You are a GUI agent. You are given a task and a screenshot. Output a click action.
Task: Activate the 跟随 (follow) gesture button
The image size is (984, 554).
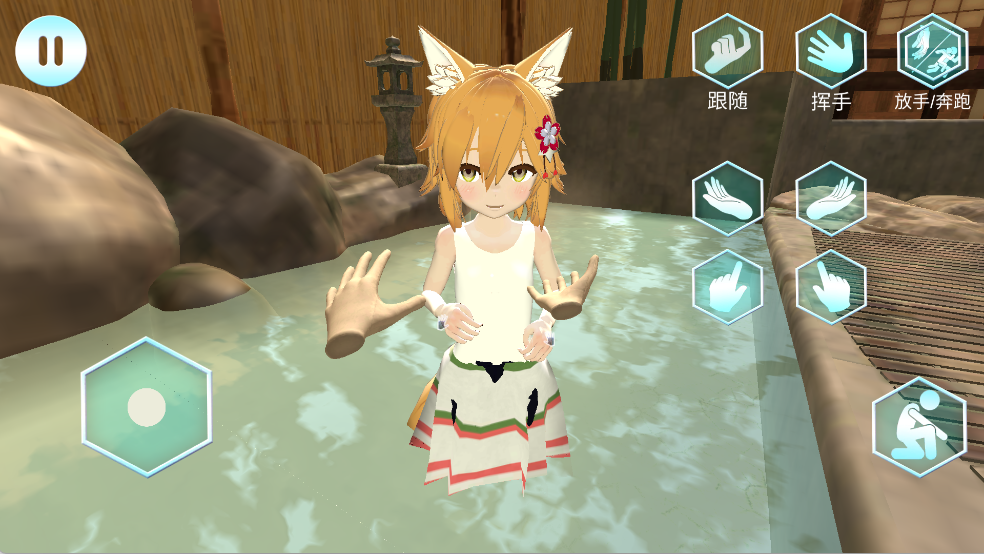tap(728, 50)
